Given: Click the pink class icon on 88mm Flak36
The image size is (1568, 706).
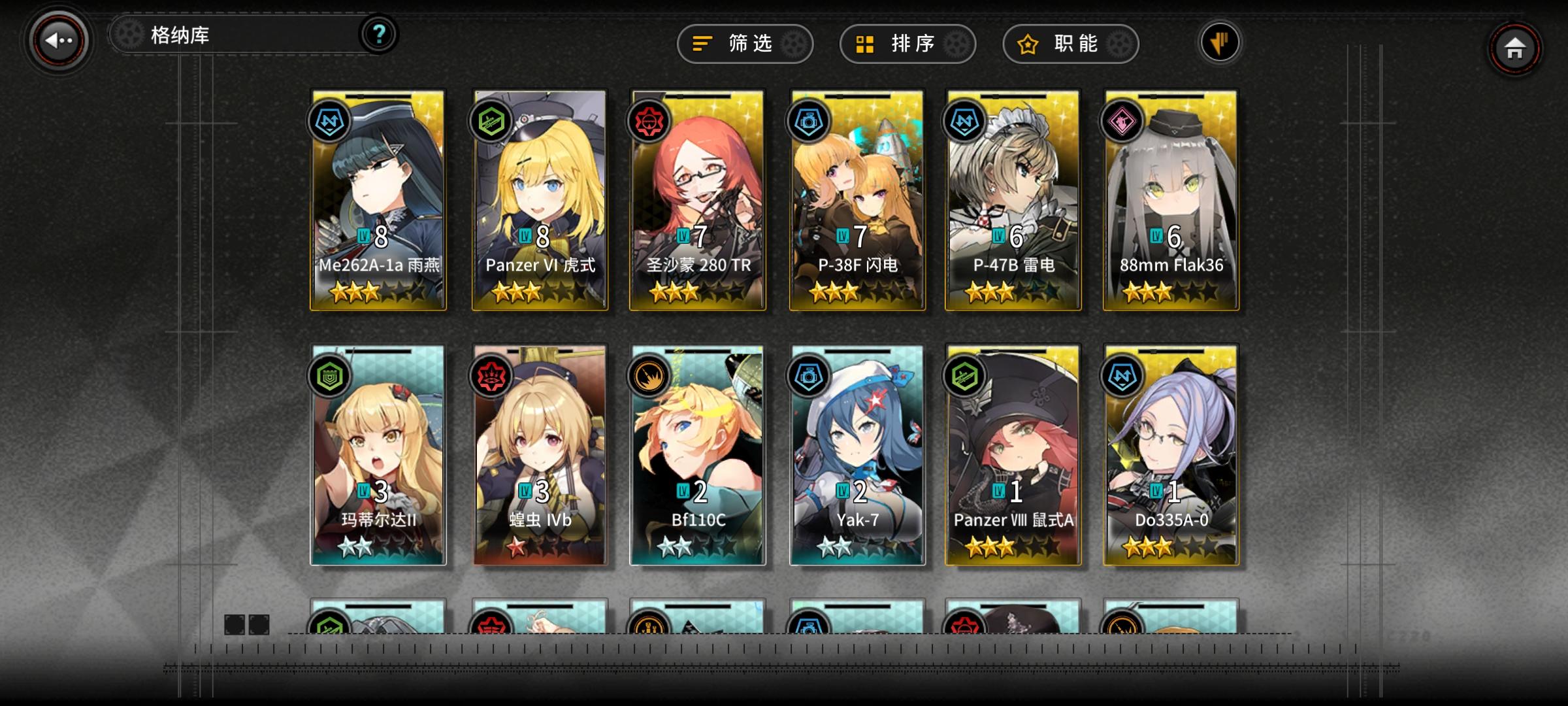Looking at the screenshot, I should 1123,122.
